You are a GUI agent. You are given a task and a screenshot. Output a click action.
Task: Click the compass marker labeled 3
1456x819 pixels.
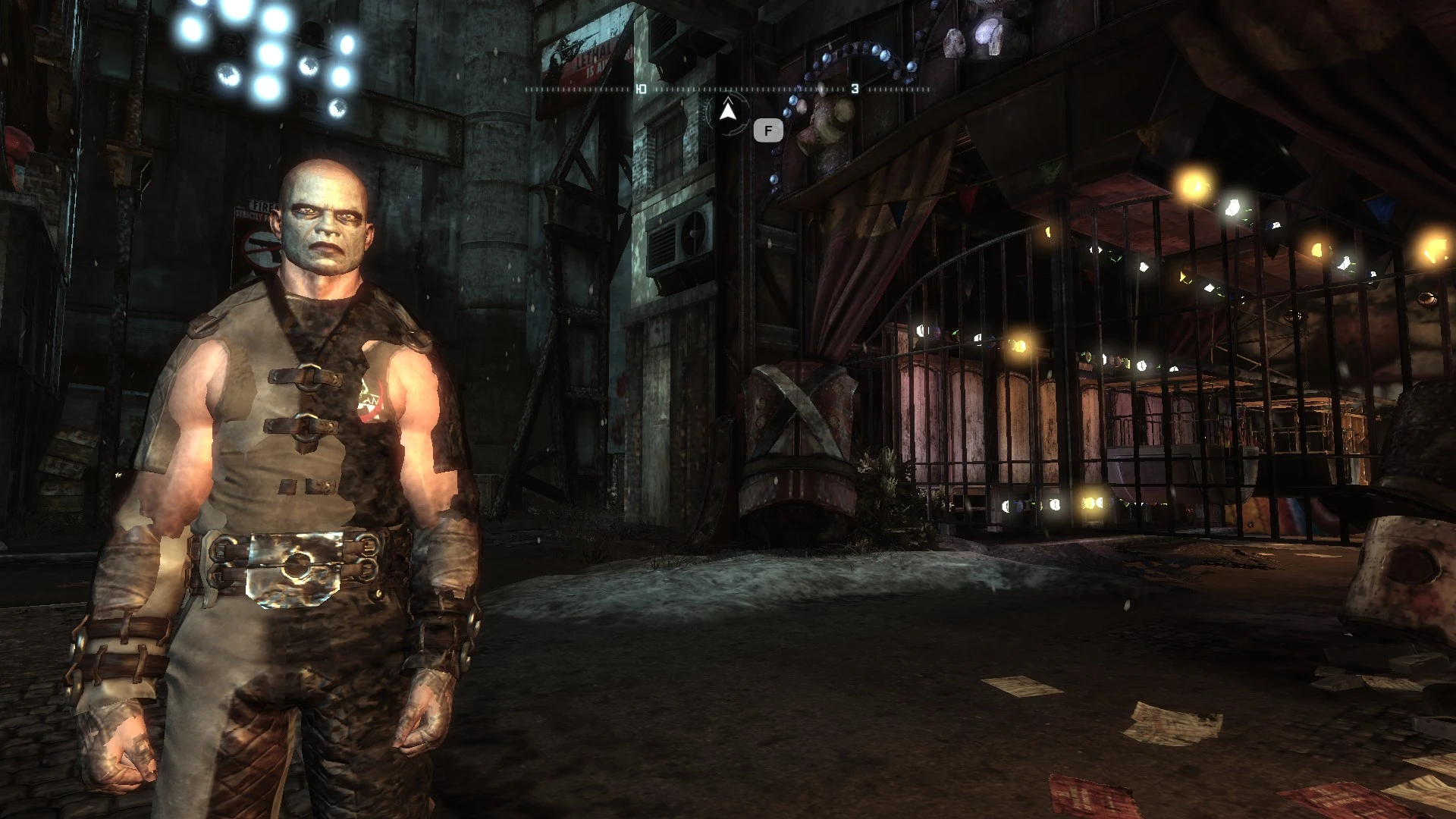855,87
